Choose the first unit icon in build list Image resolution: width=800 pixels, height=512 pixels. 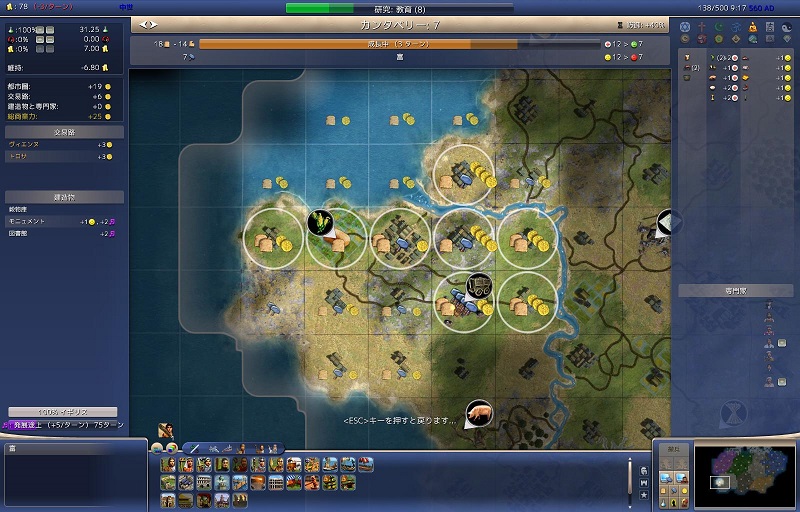point(168,465)
